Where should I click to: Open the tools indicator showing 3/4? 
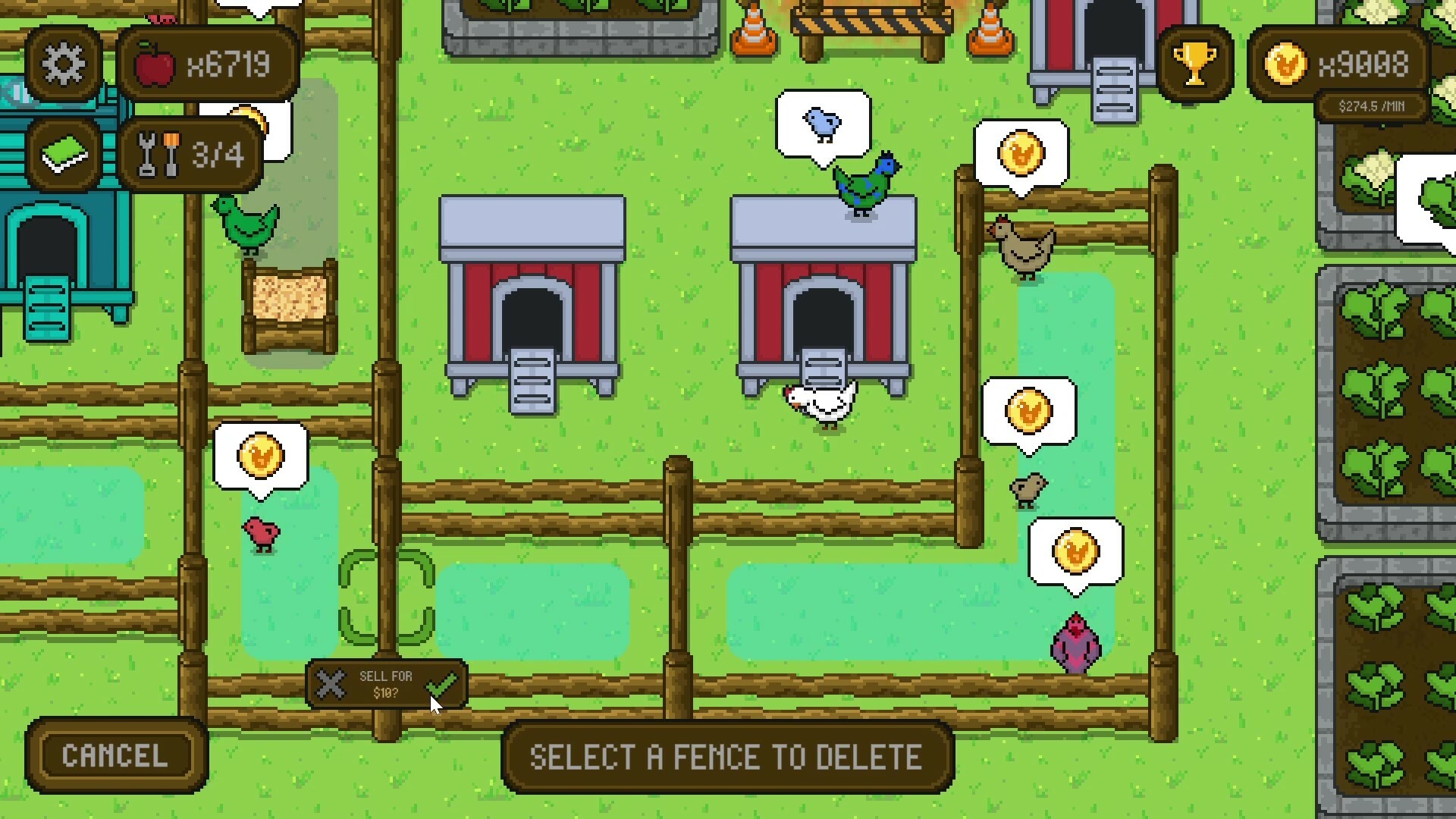coord(190,155)
